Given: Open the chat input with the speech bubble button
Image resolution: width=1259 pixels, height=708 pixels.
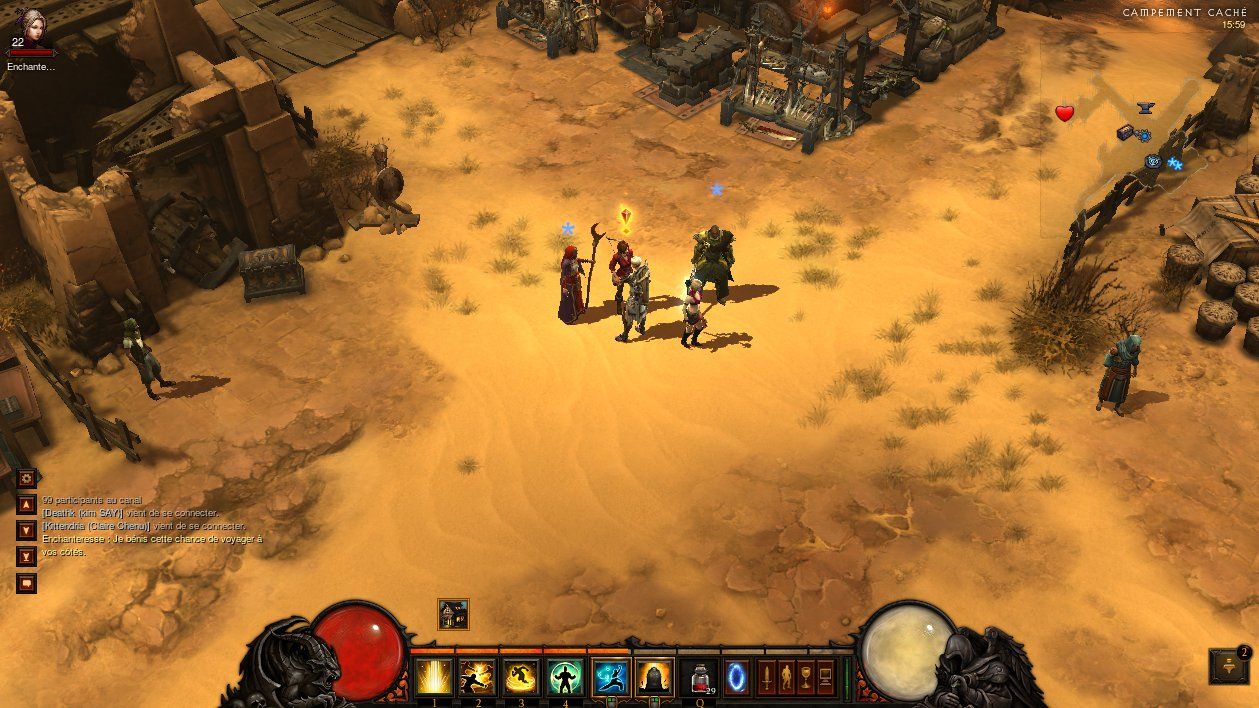Looking at the screenshot, I should coord(27,582).
